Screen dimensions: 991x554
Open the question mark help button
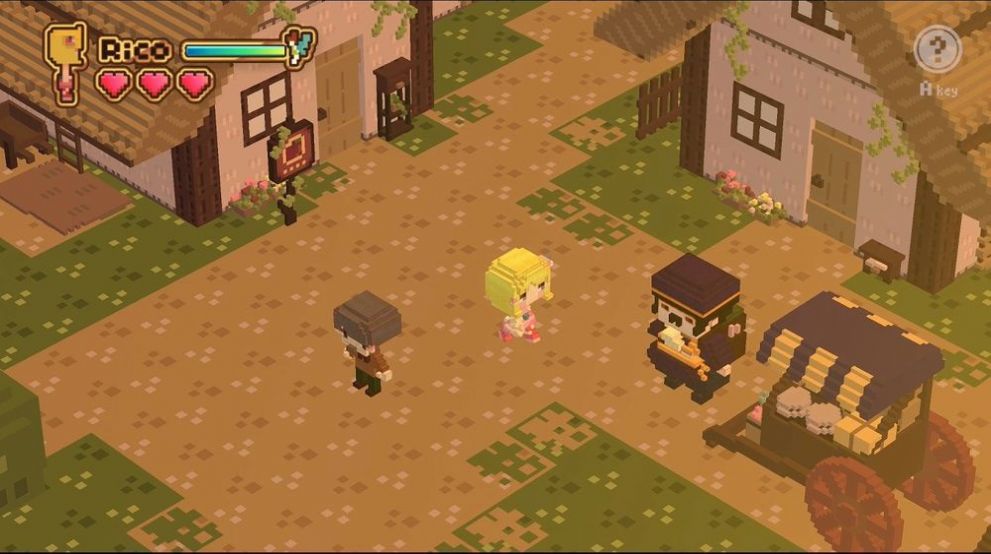pos(937,49)
